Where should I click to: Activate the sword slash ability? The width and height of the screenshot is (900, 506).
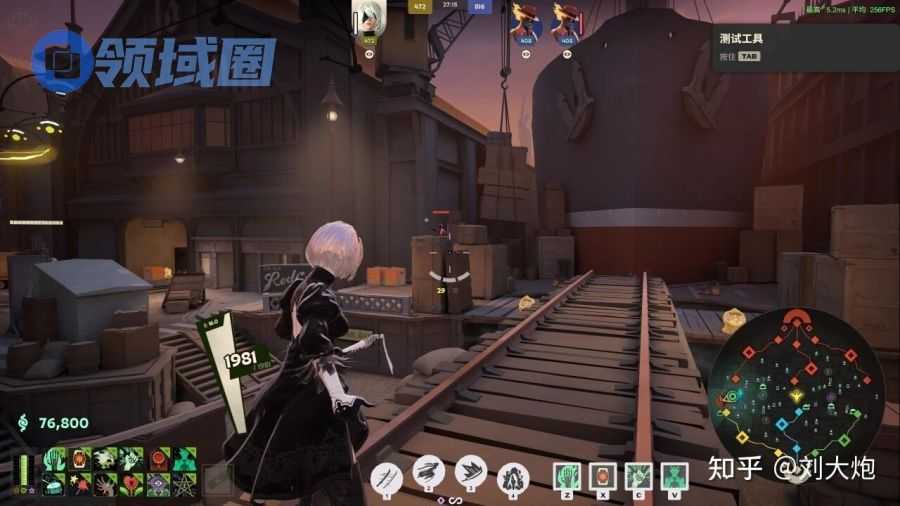pyautogui.click(x=386, y=477)
